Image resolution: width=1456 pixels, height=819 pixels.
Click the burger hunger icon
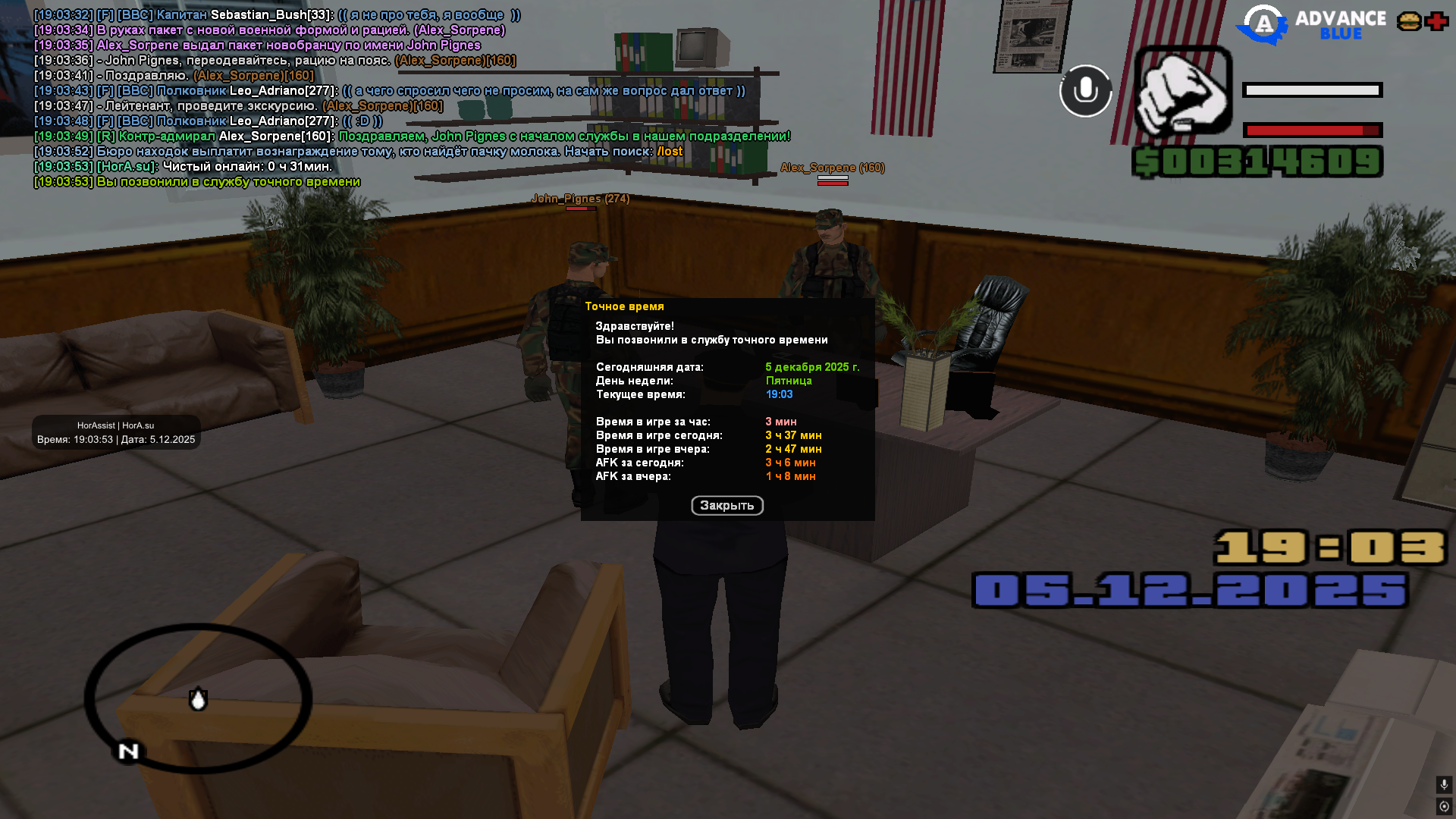point(1409,21)
